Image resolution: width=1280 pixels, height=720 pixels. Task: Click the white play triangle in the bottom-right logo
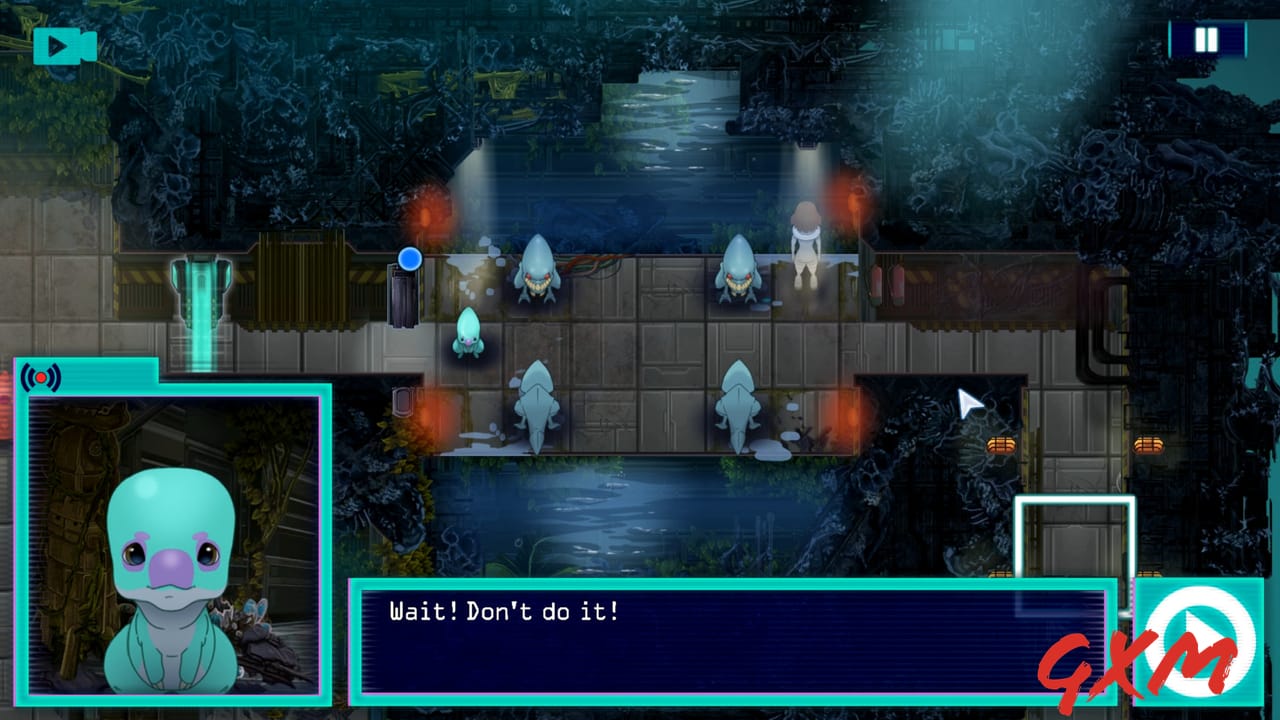(x=1196, y=633)
